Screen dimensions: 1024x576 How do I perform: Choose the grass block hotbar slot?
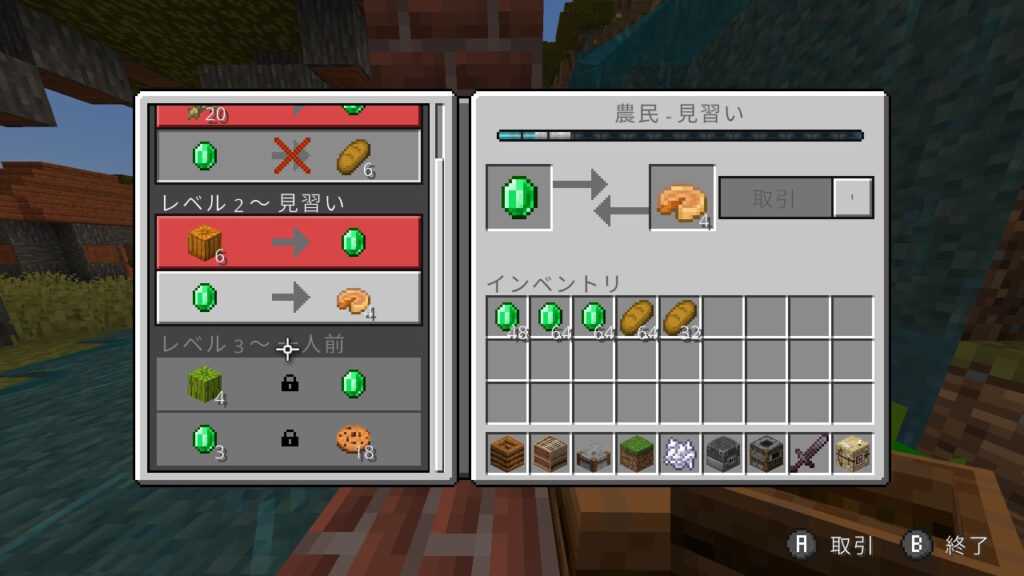pyautogui.click(x=637, y=453)
